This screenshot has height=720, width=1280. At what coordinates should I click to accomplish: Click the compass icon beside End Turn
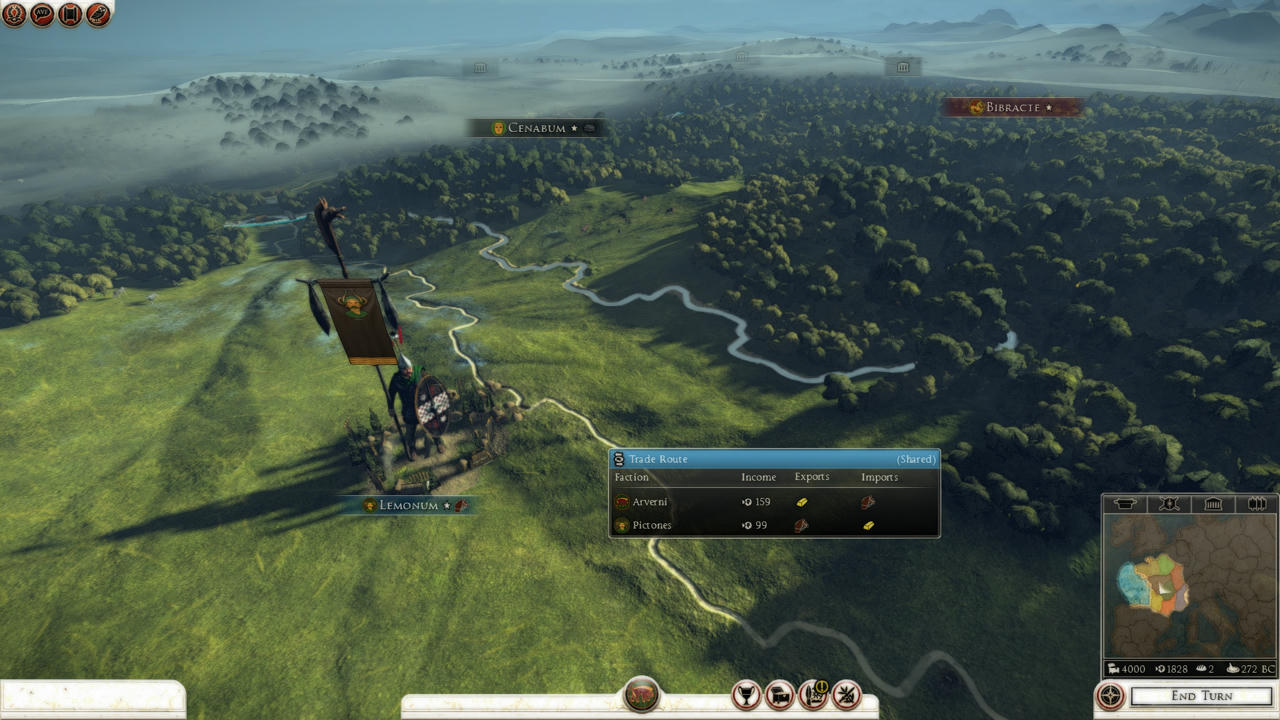pyautogui.click(x=1110, y=696)
